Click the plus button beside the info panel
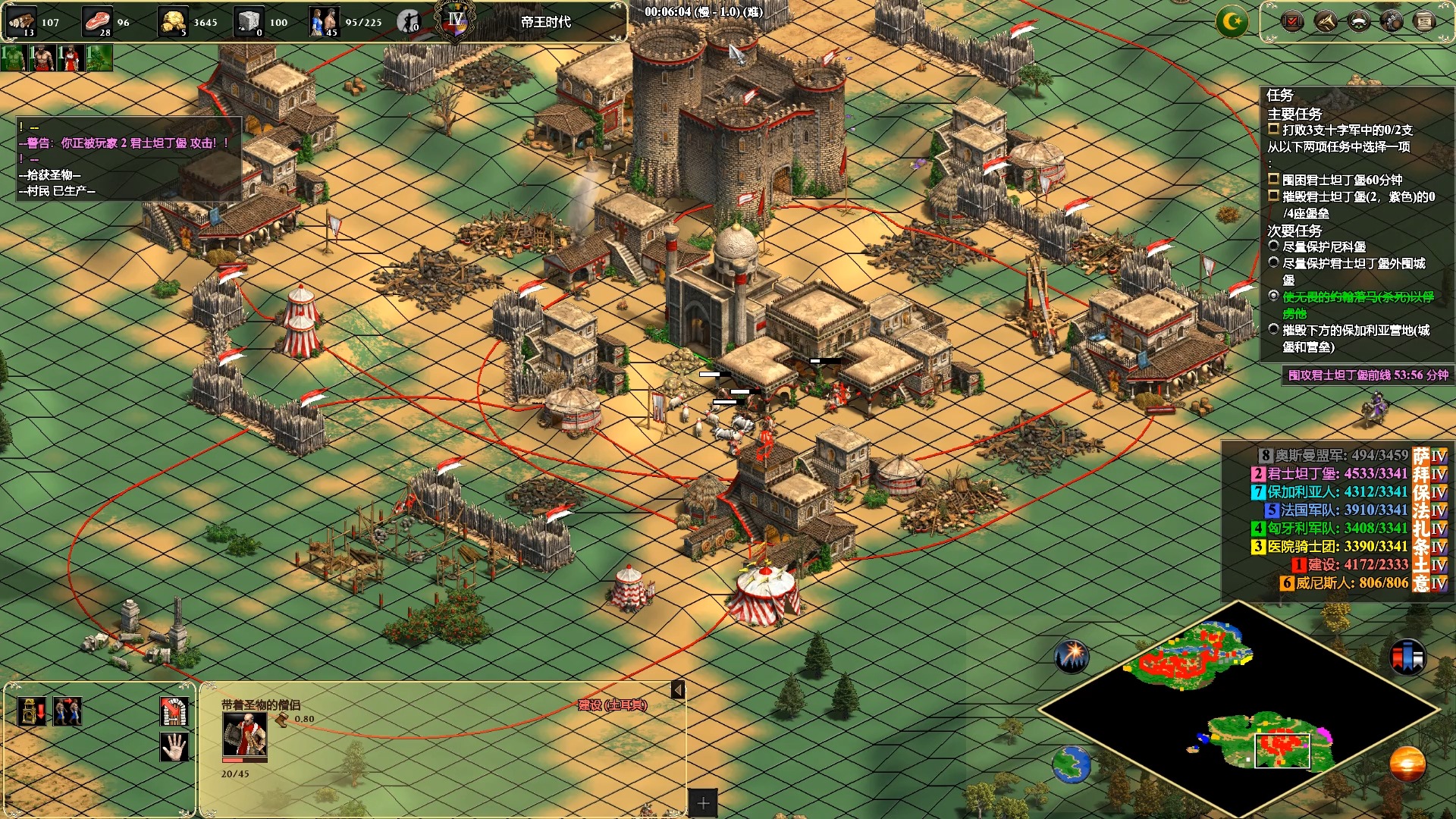This screenshot has width=1456, height=819. click(x=703, y=803)
